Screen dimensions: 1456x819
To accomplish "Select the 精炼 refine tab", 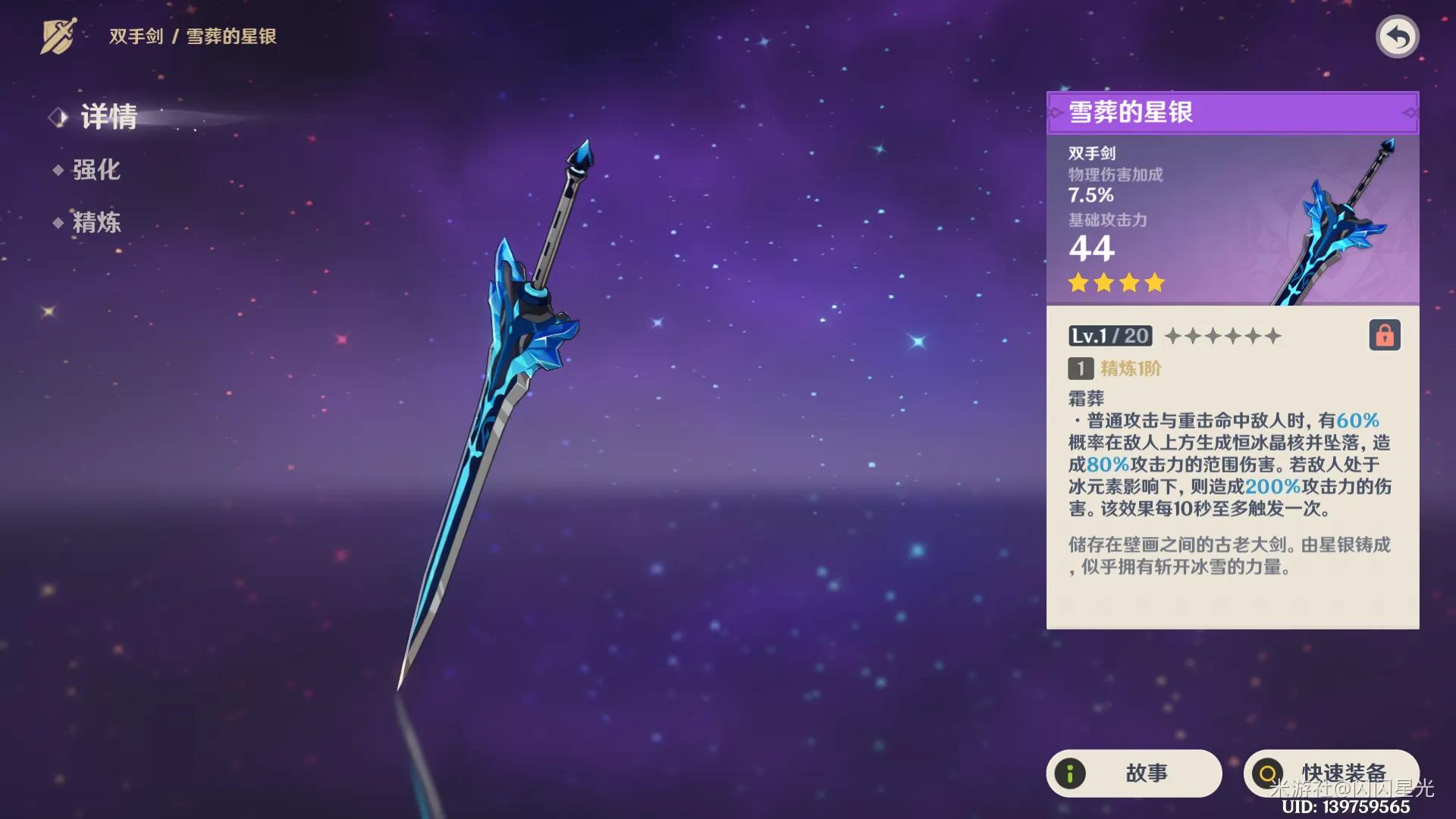I will coord(96,222).
